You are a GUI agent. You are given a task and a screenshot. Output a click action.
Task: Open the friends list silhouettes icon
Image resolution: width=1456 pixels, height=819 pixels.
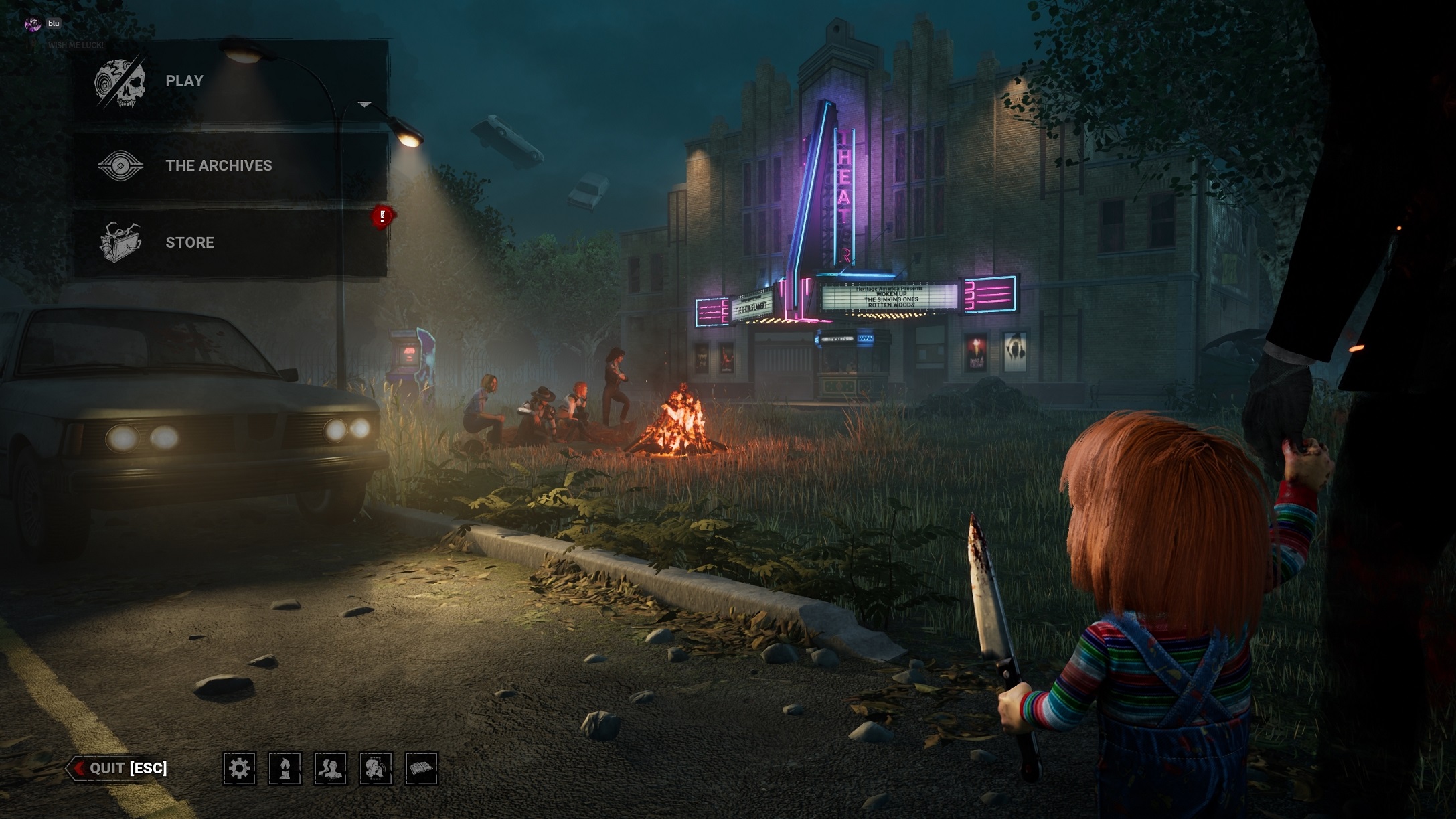330,768
